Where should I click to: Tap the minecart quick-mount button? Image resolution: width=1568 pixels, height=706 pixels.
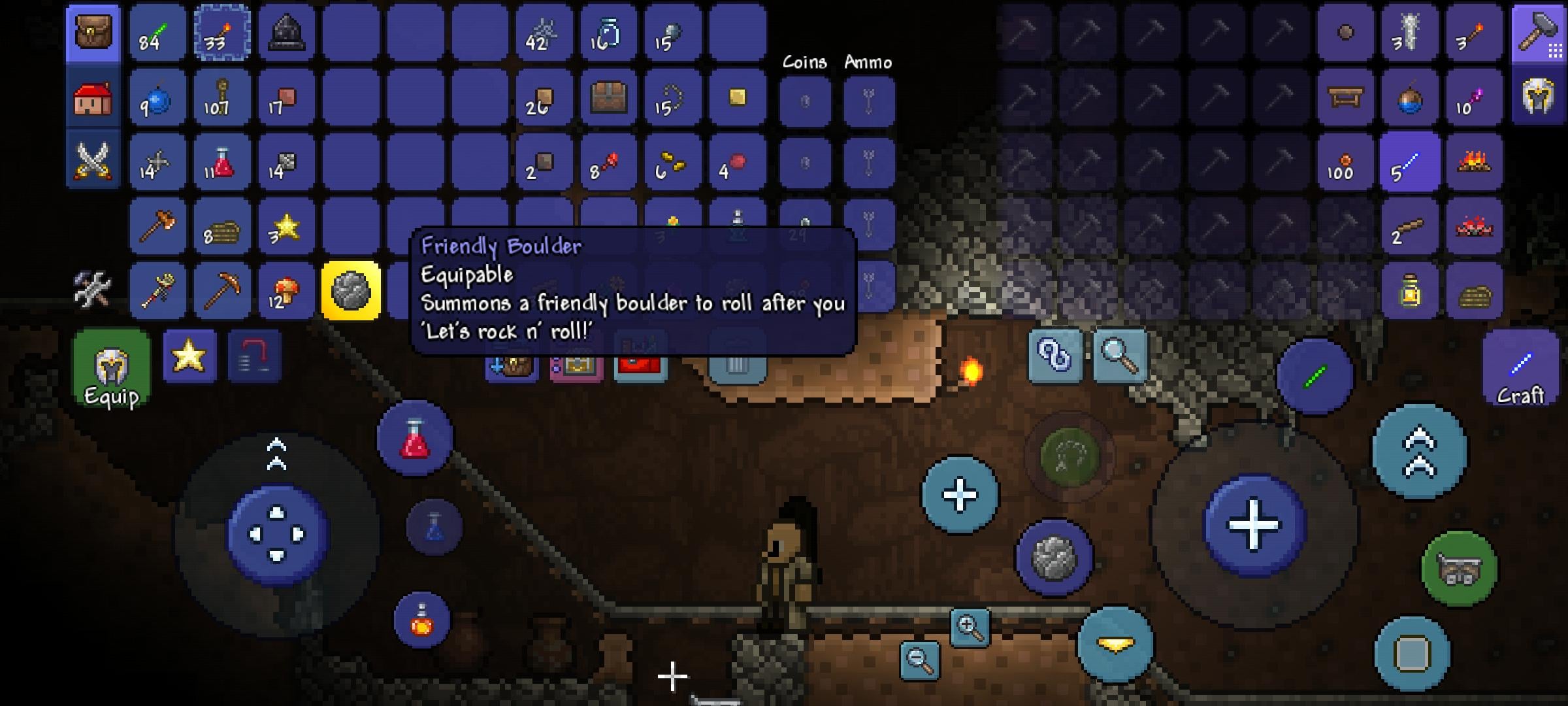(1460, 569)
